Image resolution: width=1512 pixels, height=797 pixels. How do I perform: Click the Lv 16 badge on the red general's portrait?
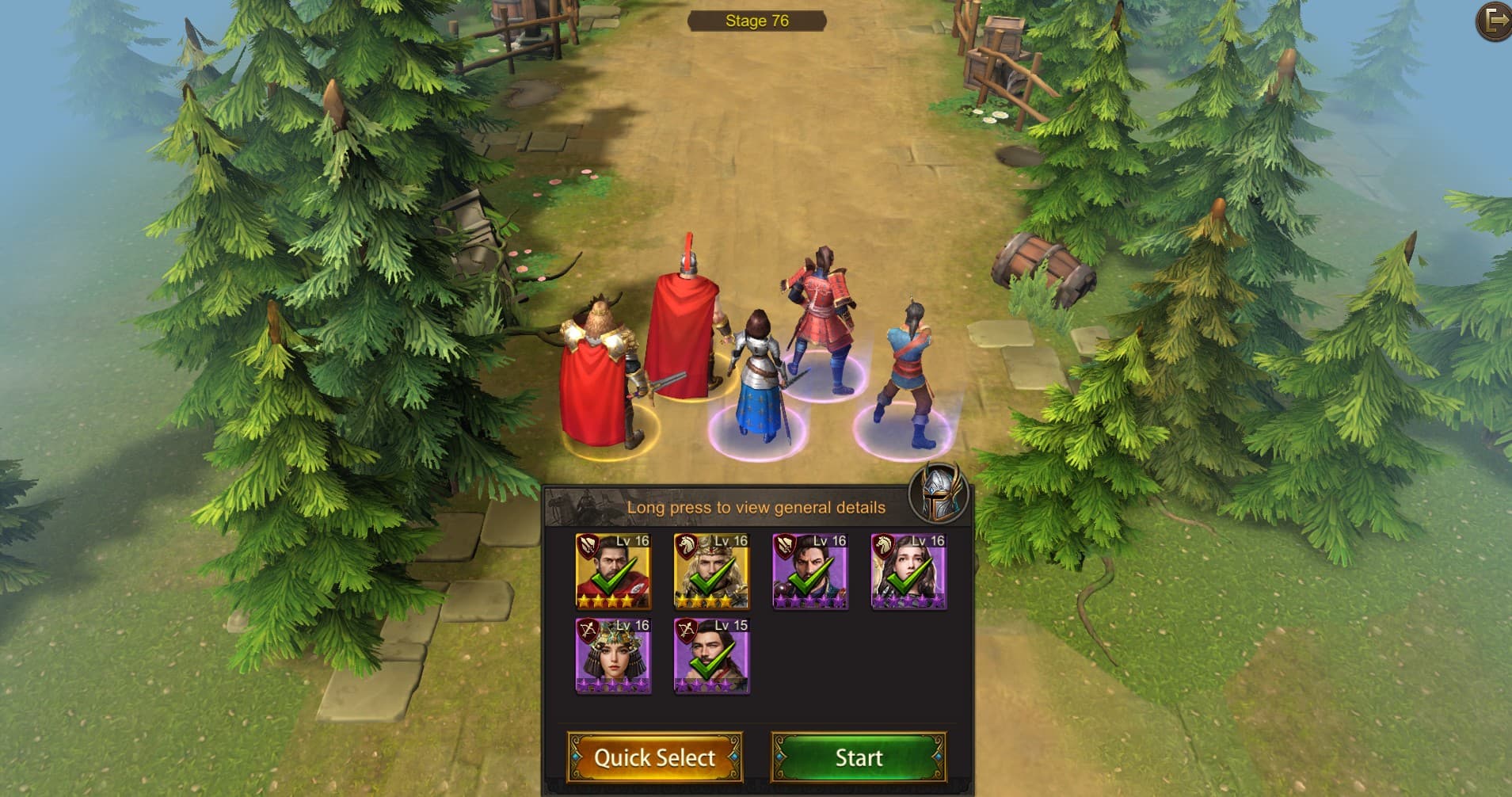point(632,542)
